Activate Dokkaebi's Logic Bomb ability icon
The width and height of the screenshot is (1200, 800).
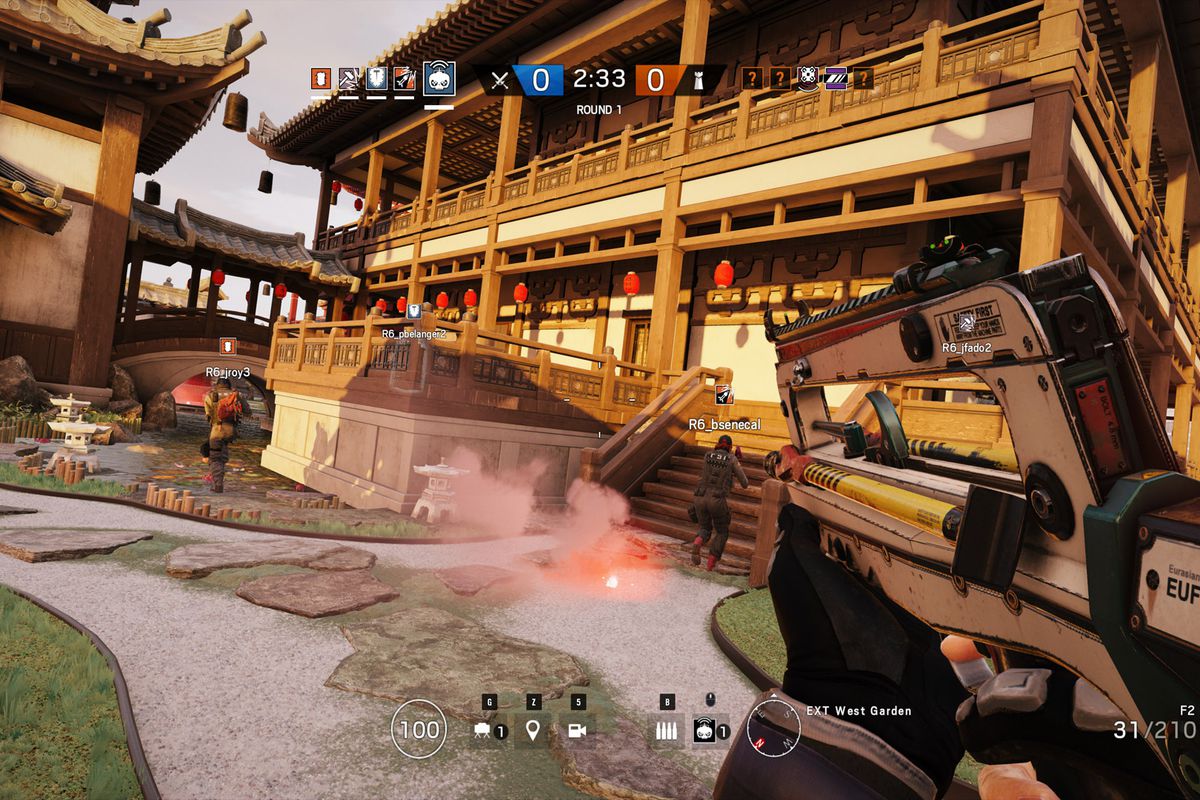point(705,731)
